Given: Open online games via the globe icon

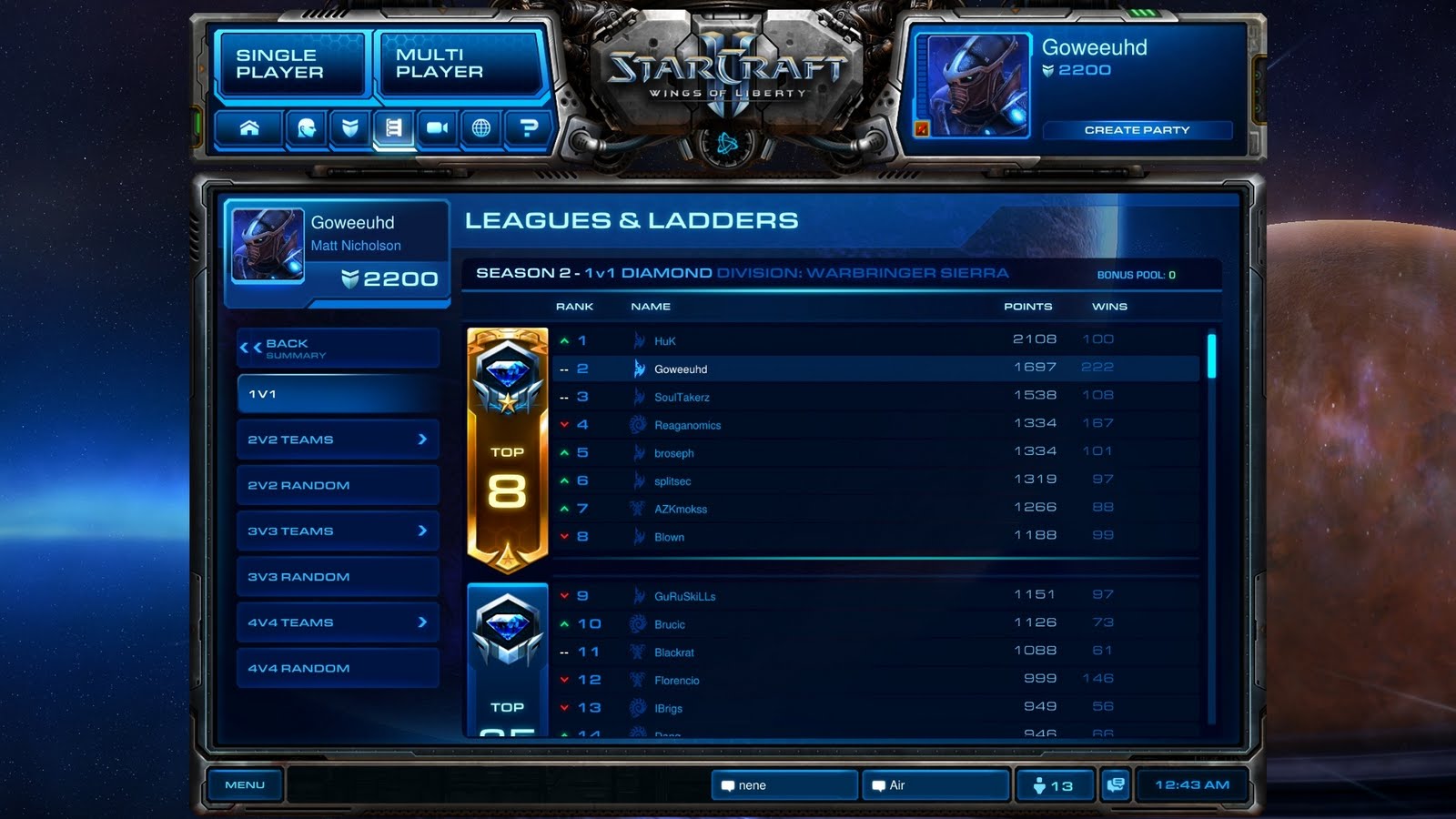Looking at the screenshot, I should coord(480,128).
